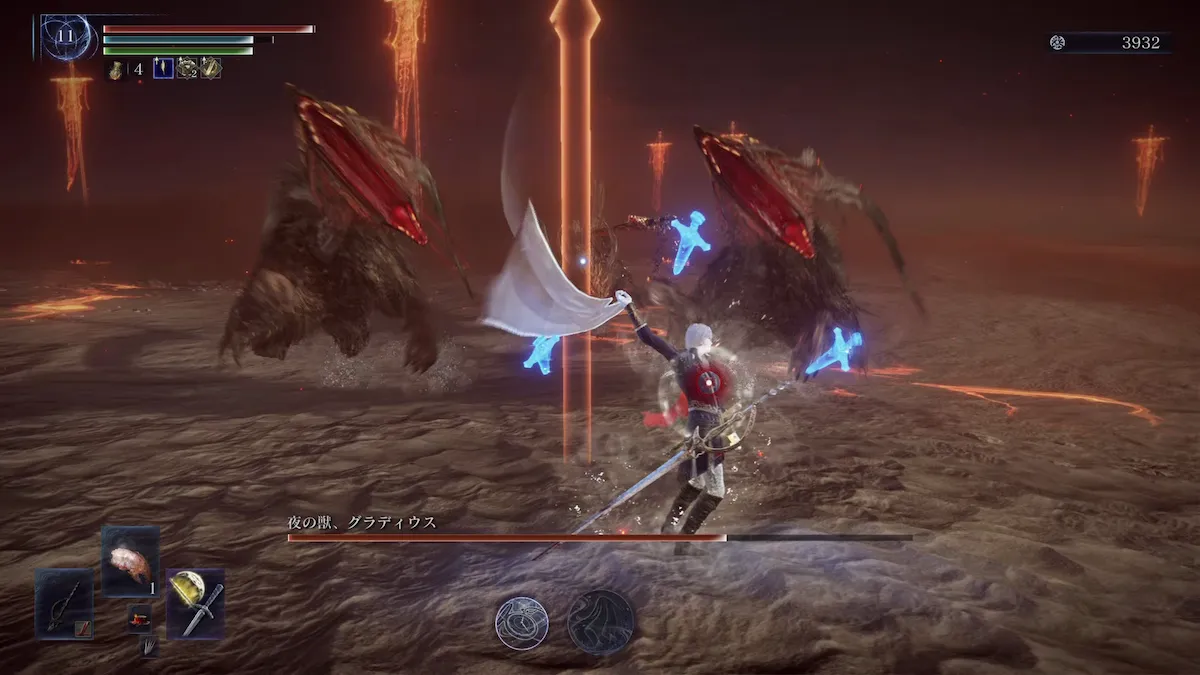Check the buff icon marked with 2
1200x675 pixels.
(187, 68)
